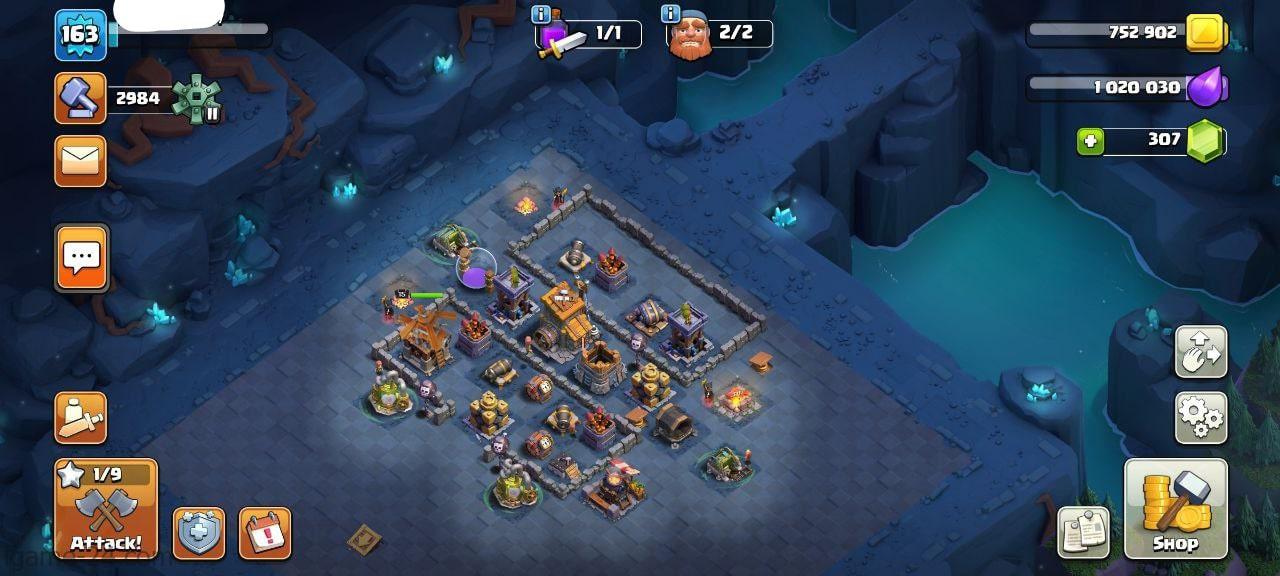Open the chat speech bubble
This screenshot has height=576, width=1280.
(81, 257)
